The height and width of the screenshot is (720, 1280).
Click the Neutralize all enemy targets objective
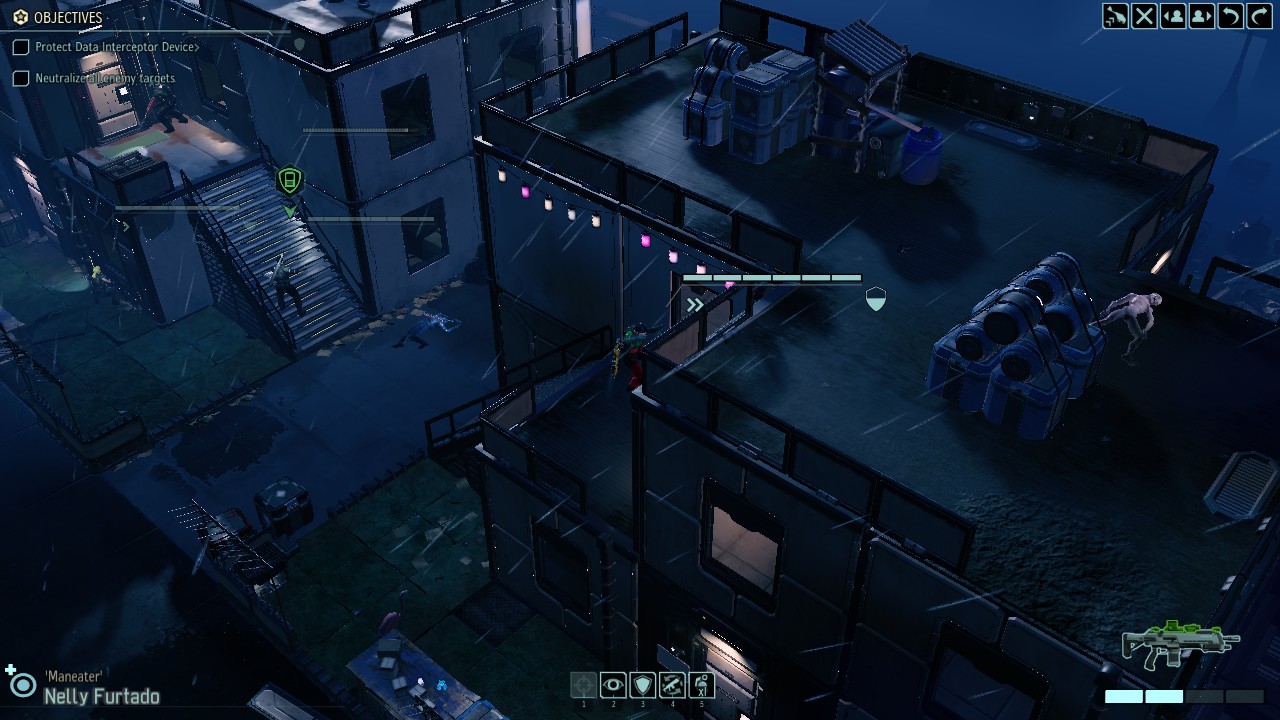tap(104, 78)
